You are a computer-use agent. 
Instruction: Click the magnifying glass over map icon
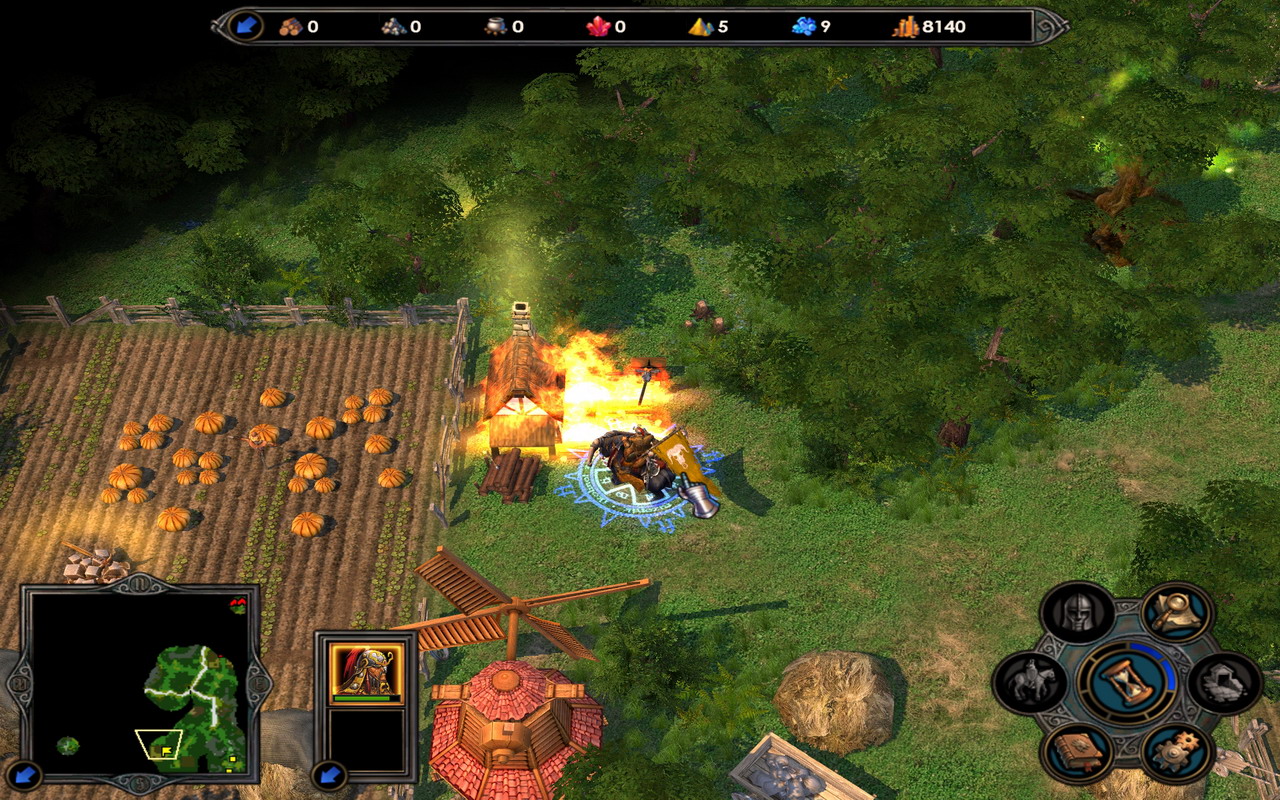(1176, 613)
